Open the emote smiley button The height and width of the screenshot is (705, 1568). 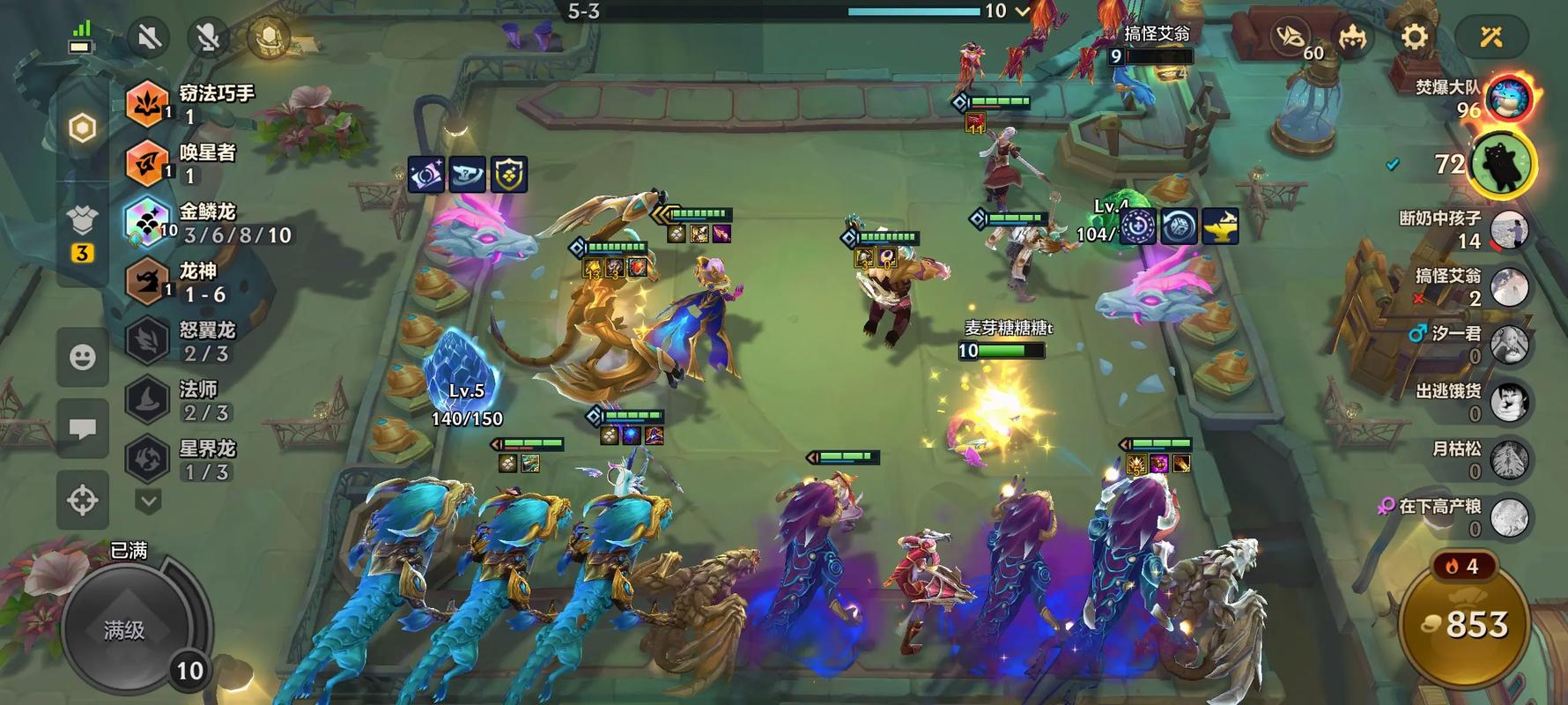(x=83, y=357)
